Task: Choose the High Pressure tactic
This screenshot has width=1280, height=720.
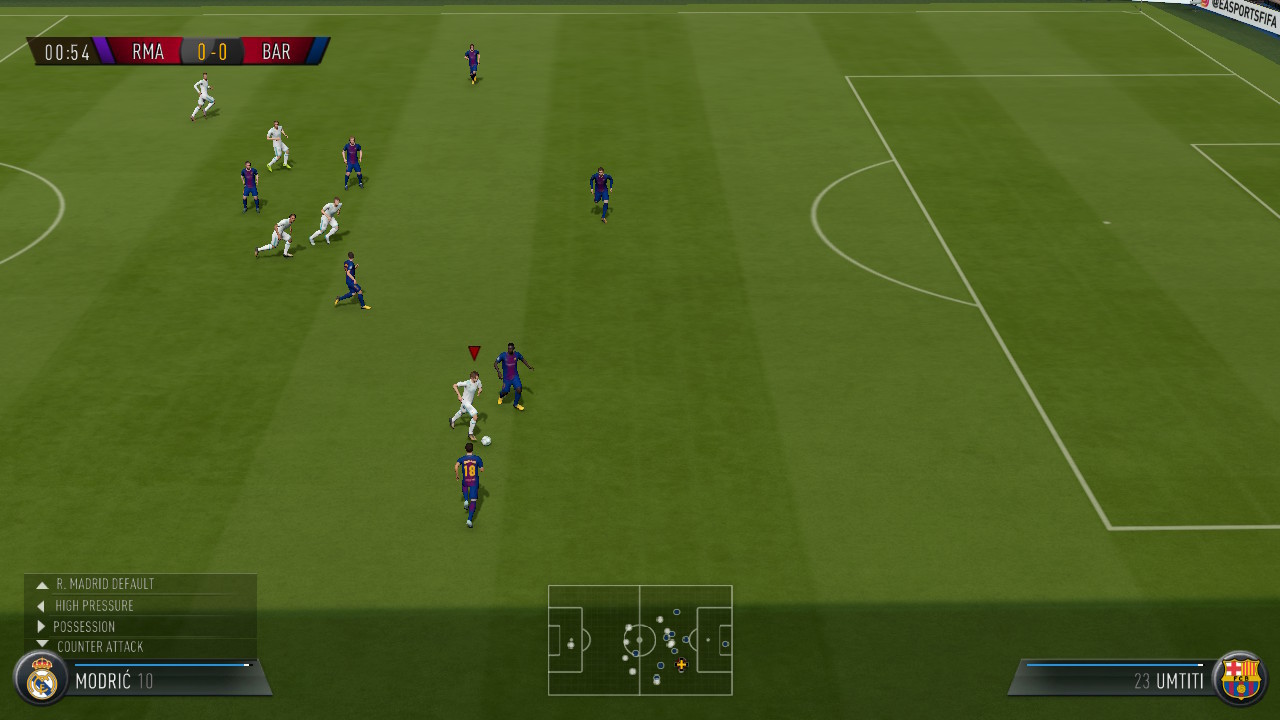Action: click(94, 606)
